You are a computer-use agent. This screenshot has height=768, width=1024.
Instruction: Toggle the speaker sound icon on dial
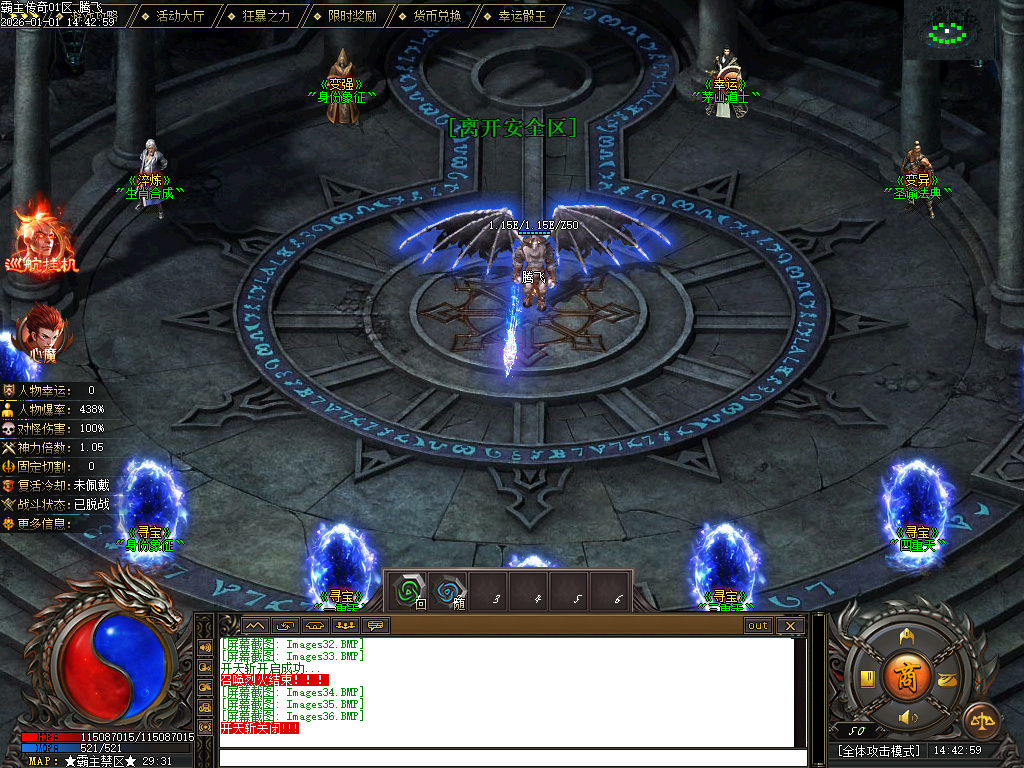(x=907, y=717)
